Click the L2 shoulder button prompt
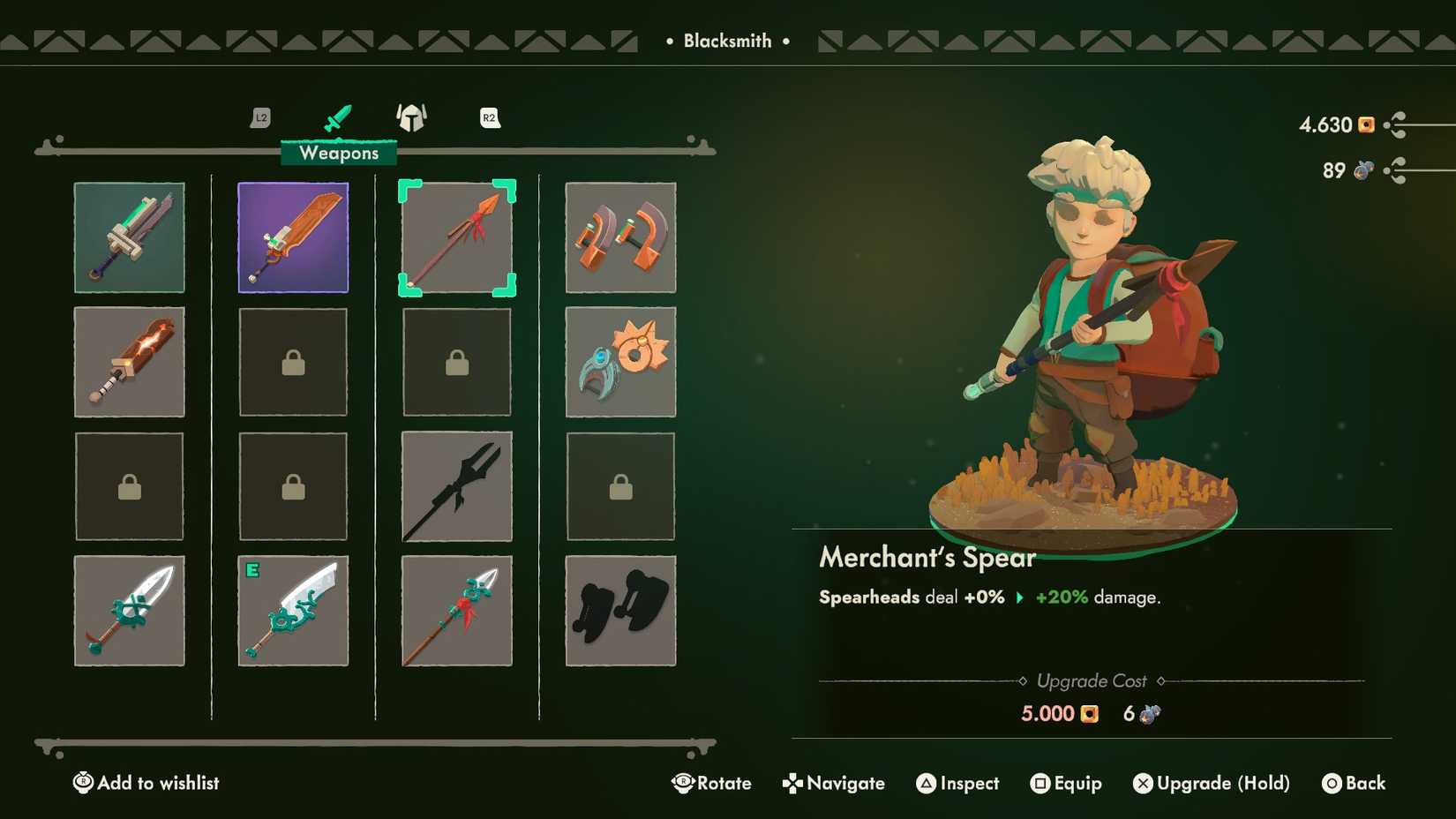 tap(259, 117)
